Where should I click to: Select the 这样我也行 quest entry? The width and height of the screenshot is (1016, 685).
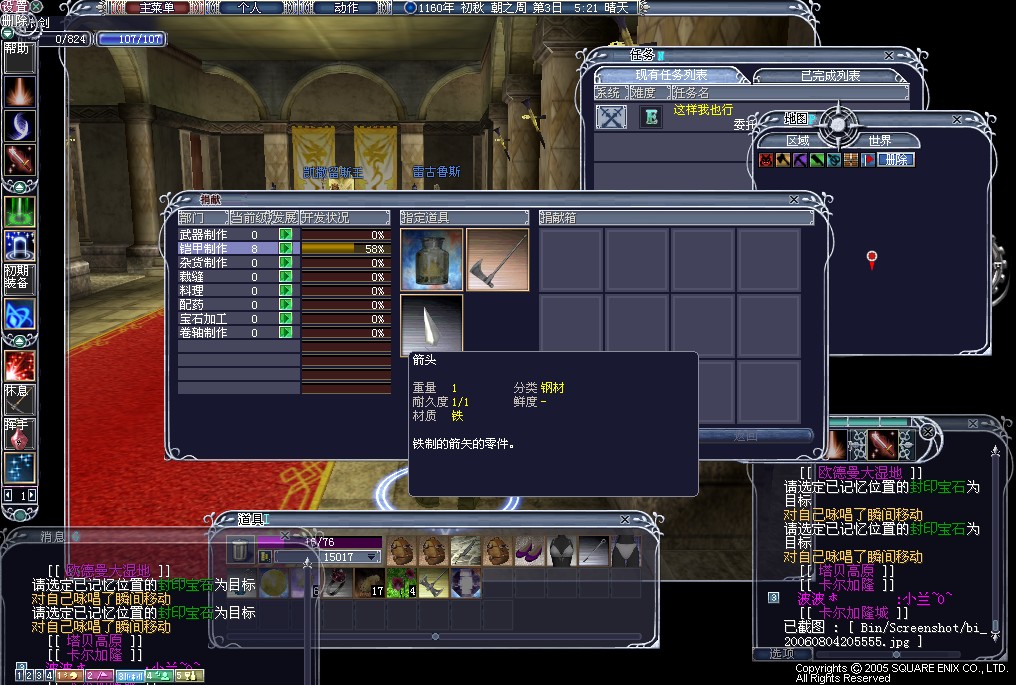(x=703, y=109)
